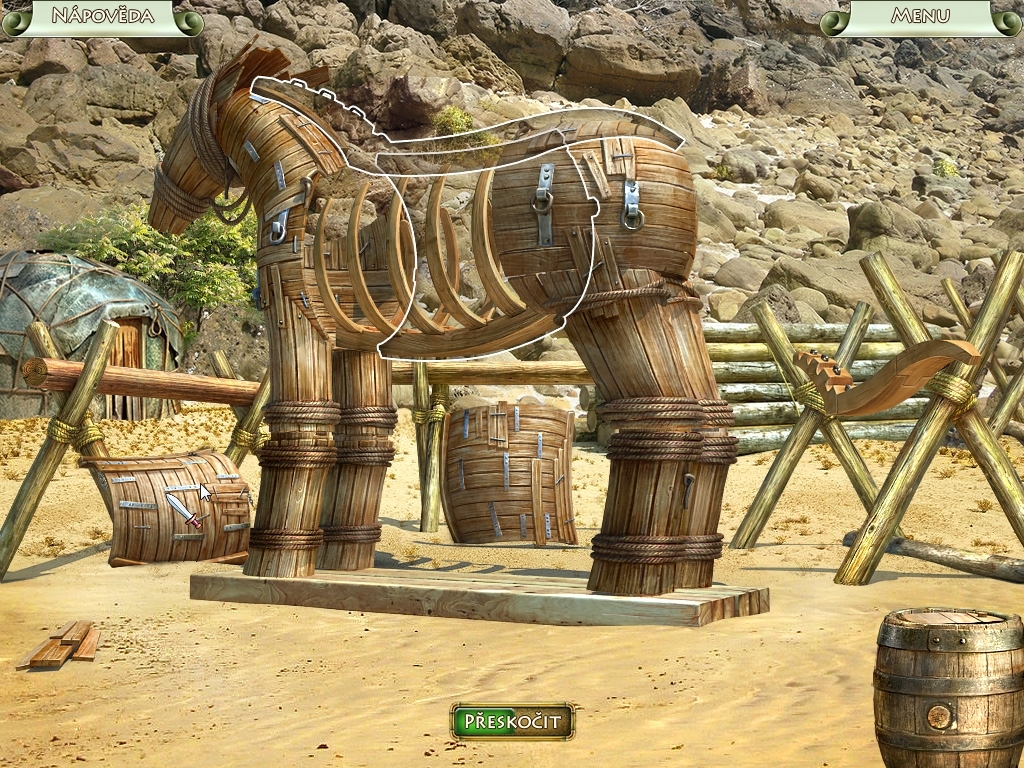Skip the puzzle with Přeskočit
Screen dimensions: 1024x768
pyautogui.click(x=512, y=721)
